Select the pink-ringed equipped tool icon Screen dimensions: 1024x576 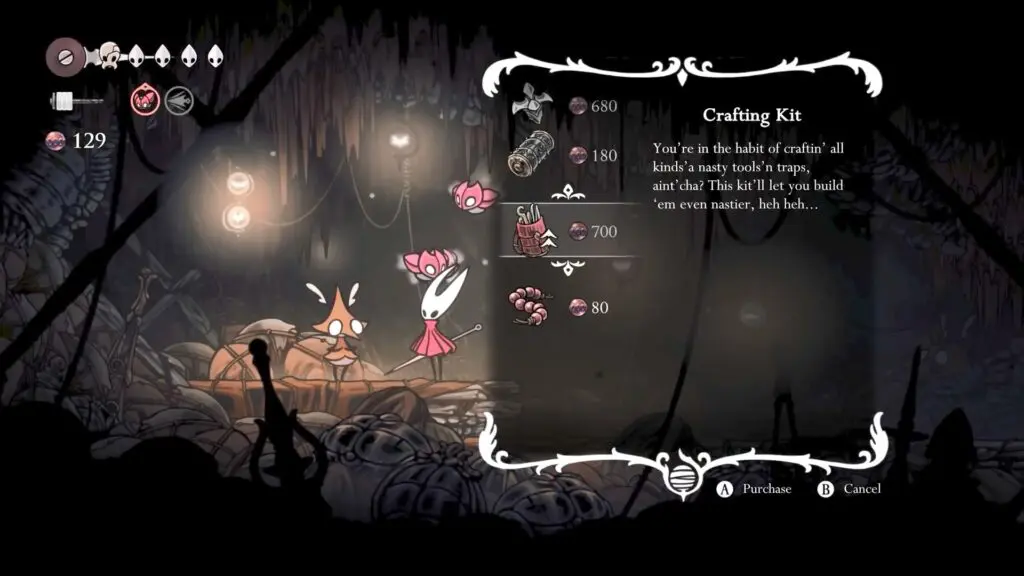click(145, 100)
